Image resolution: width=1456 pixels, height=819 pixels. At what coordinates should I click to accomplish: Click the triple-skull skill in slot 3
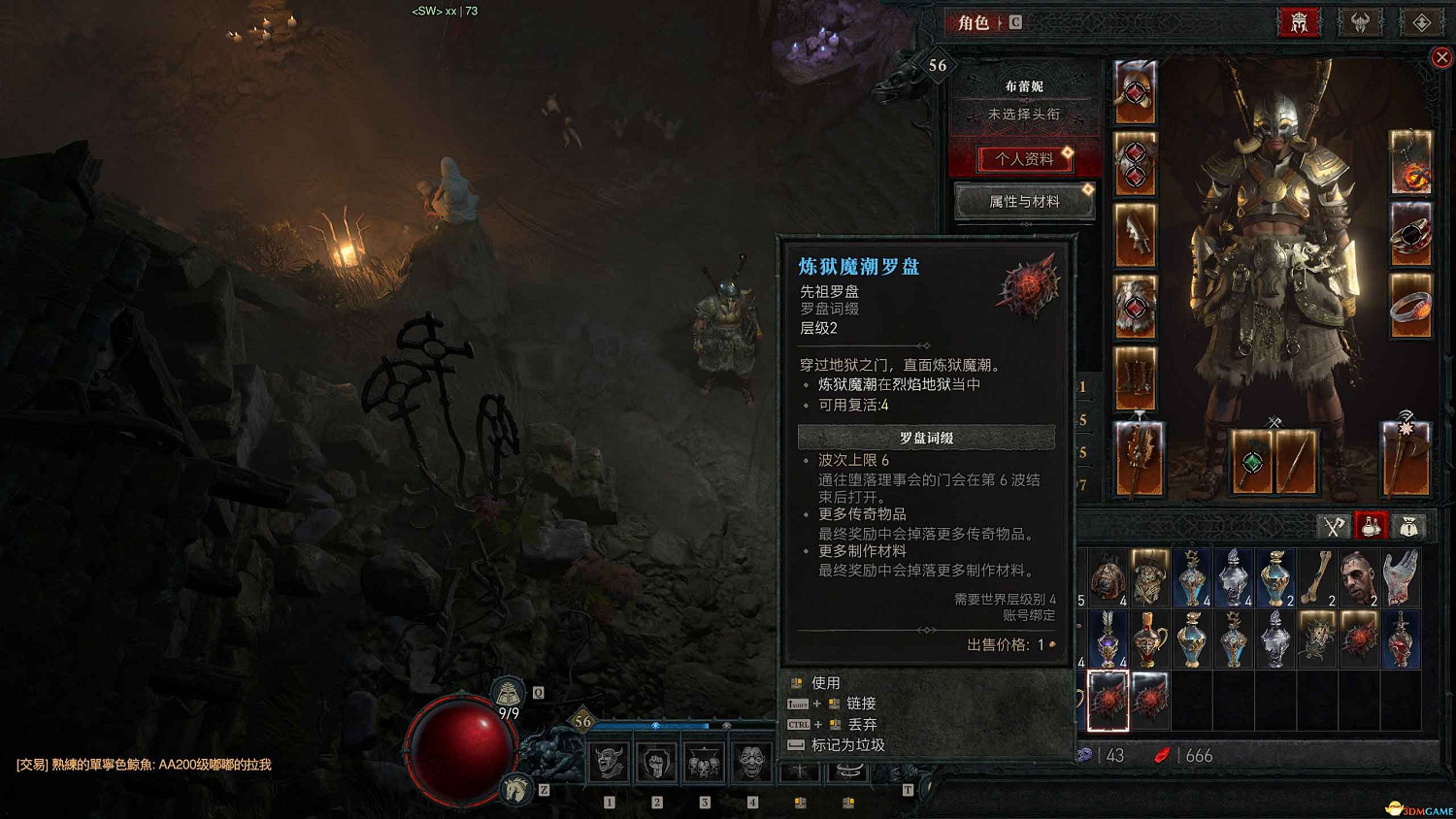pyautogui.click(x=704, y=764)
